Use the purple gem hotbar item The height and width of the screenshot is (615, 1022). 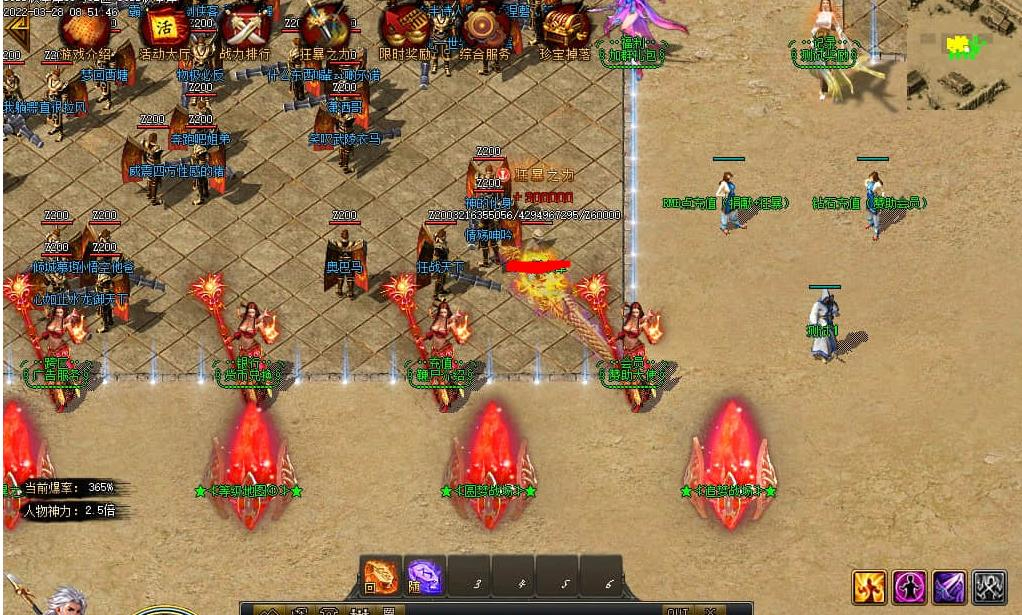pos(425,577)
